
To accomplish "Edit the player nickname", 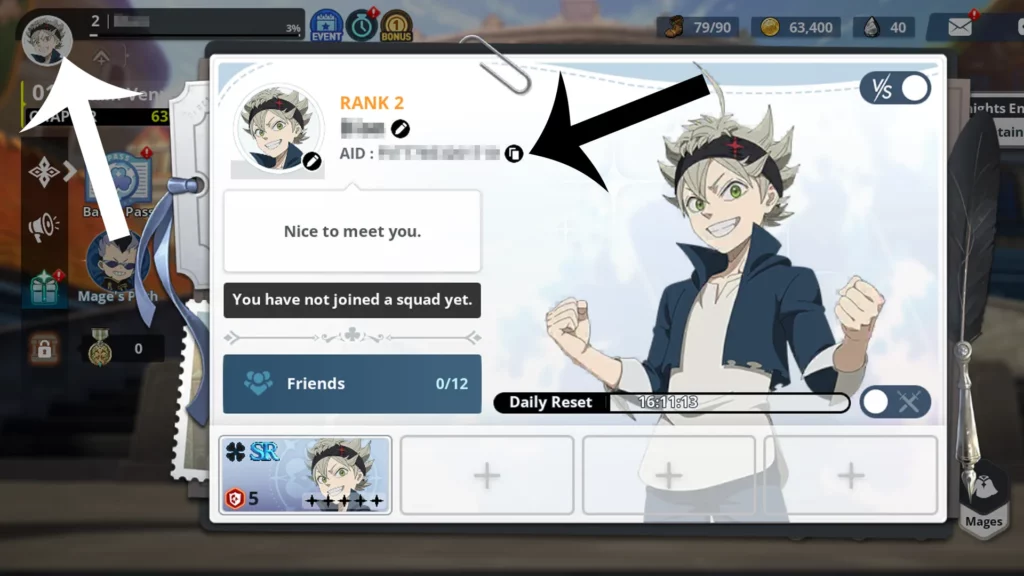I will pyautogui.click(x=400, y=128).
